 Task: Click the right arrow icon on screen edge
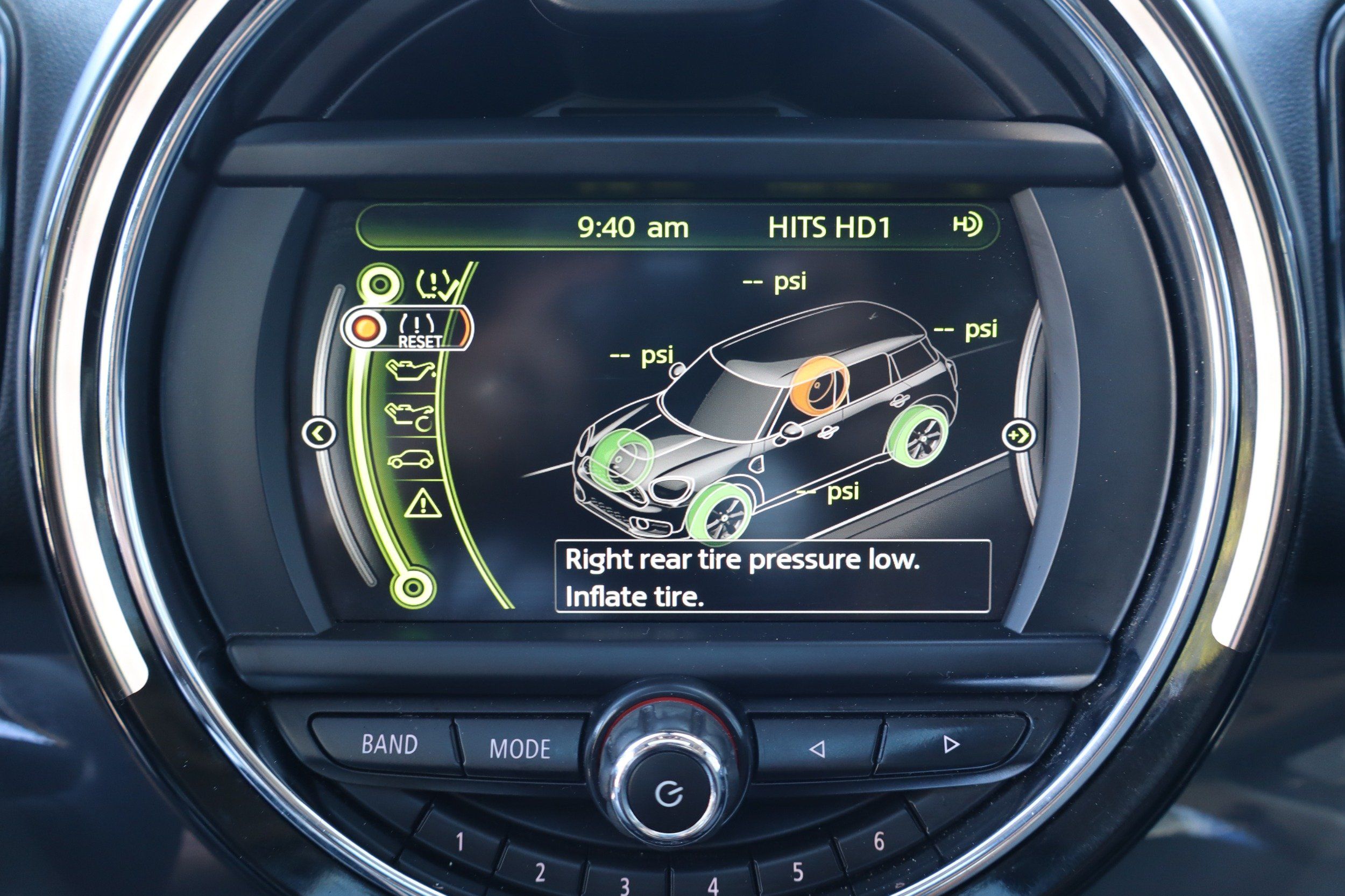tap(1018, 436)
